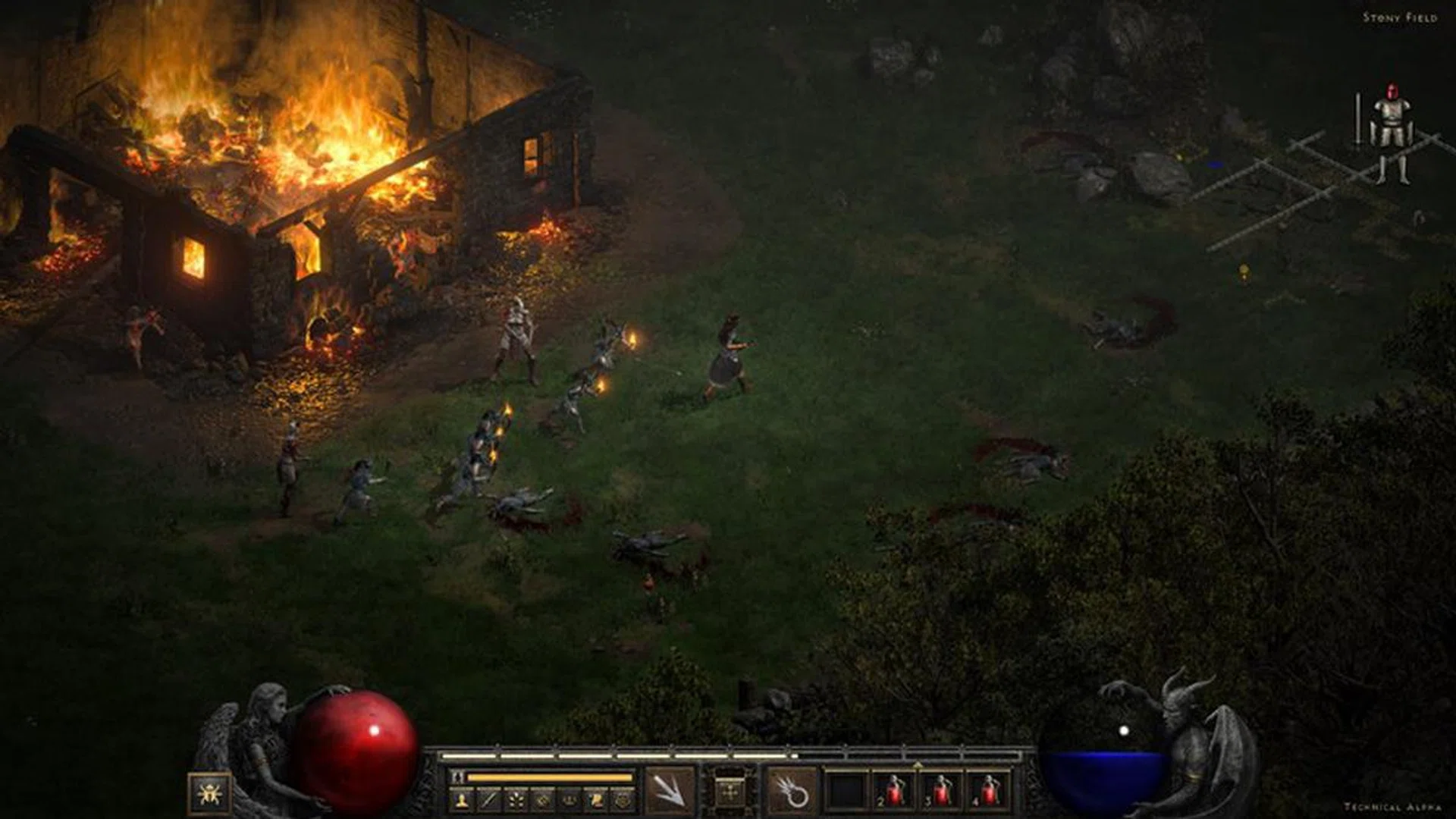Select the left-click attack skill arrow
The image size is (1456, 819).
coord(667,792)
